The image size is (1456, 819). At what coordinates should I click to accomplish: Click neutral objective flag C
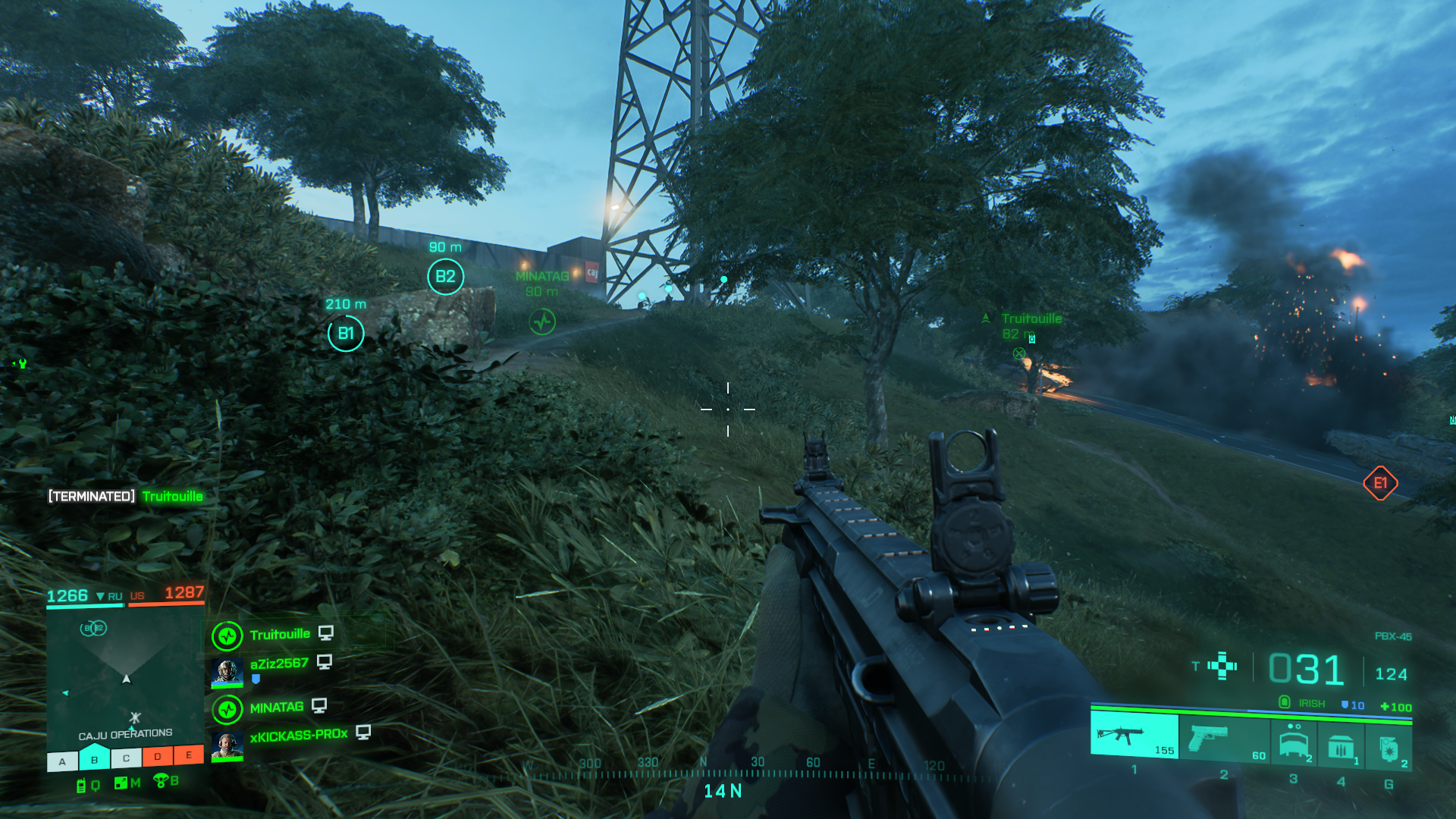(x=126, y=758)
